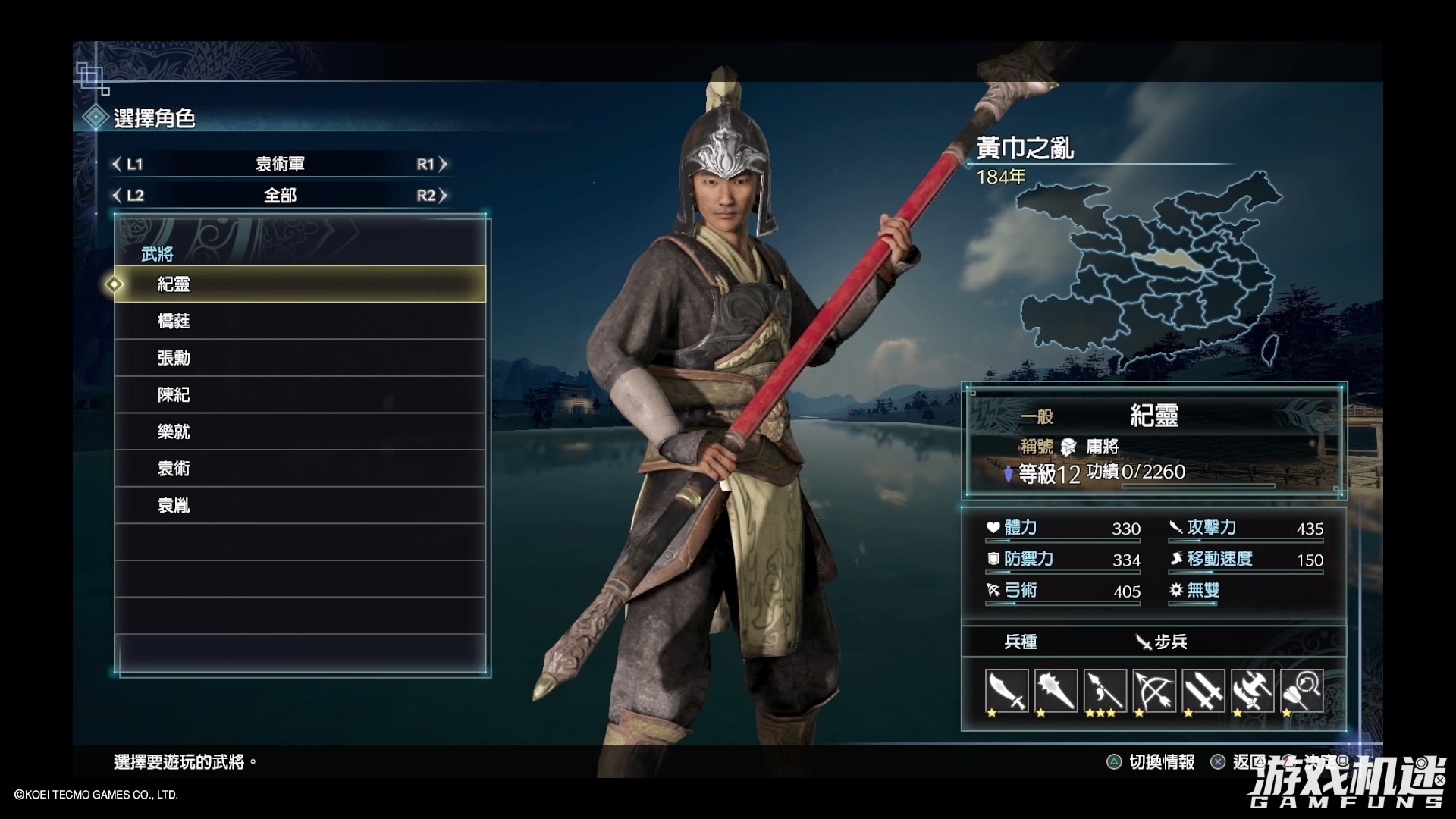Choose officer 樂就
The image size is (1456, 819).
(300, 432)
